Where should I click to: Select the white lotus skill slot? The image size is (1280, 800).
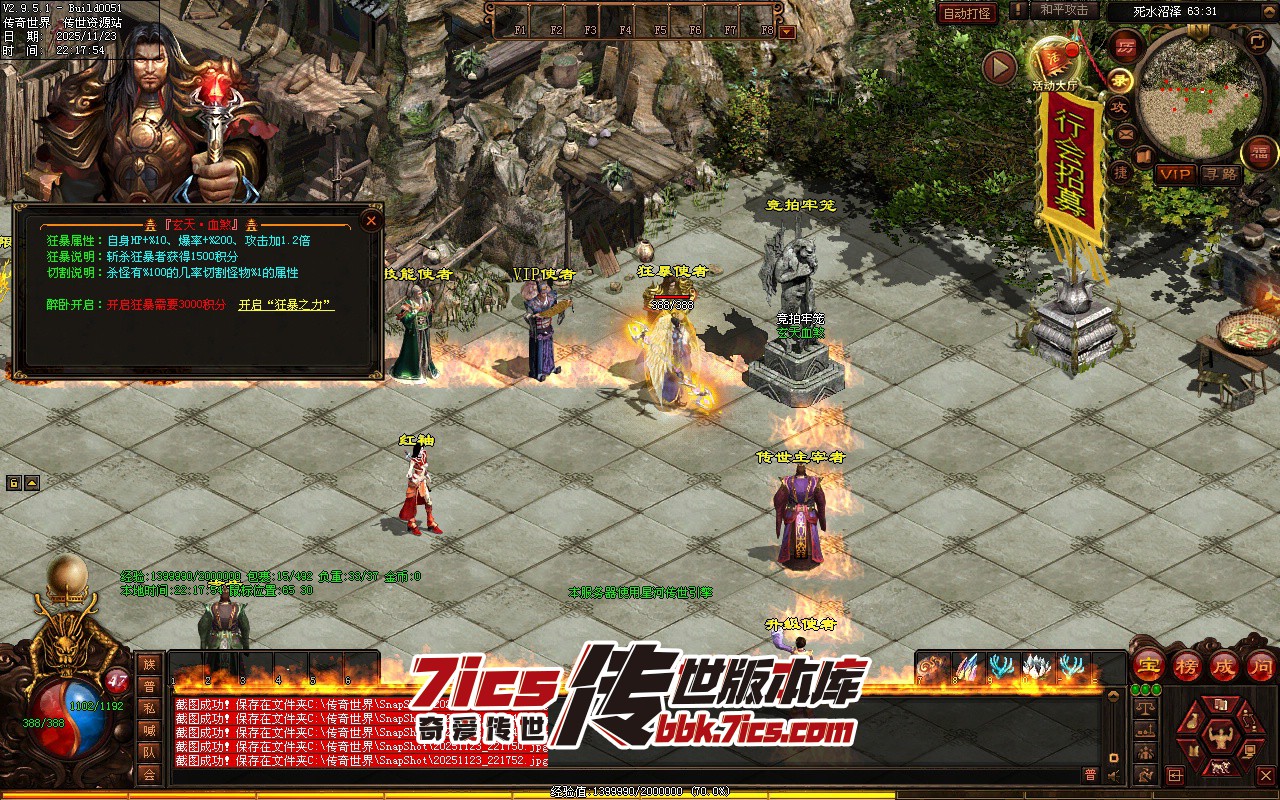coord(1037,666)
